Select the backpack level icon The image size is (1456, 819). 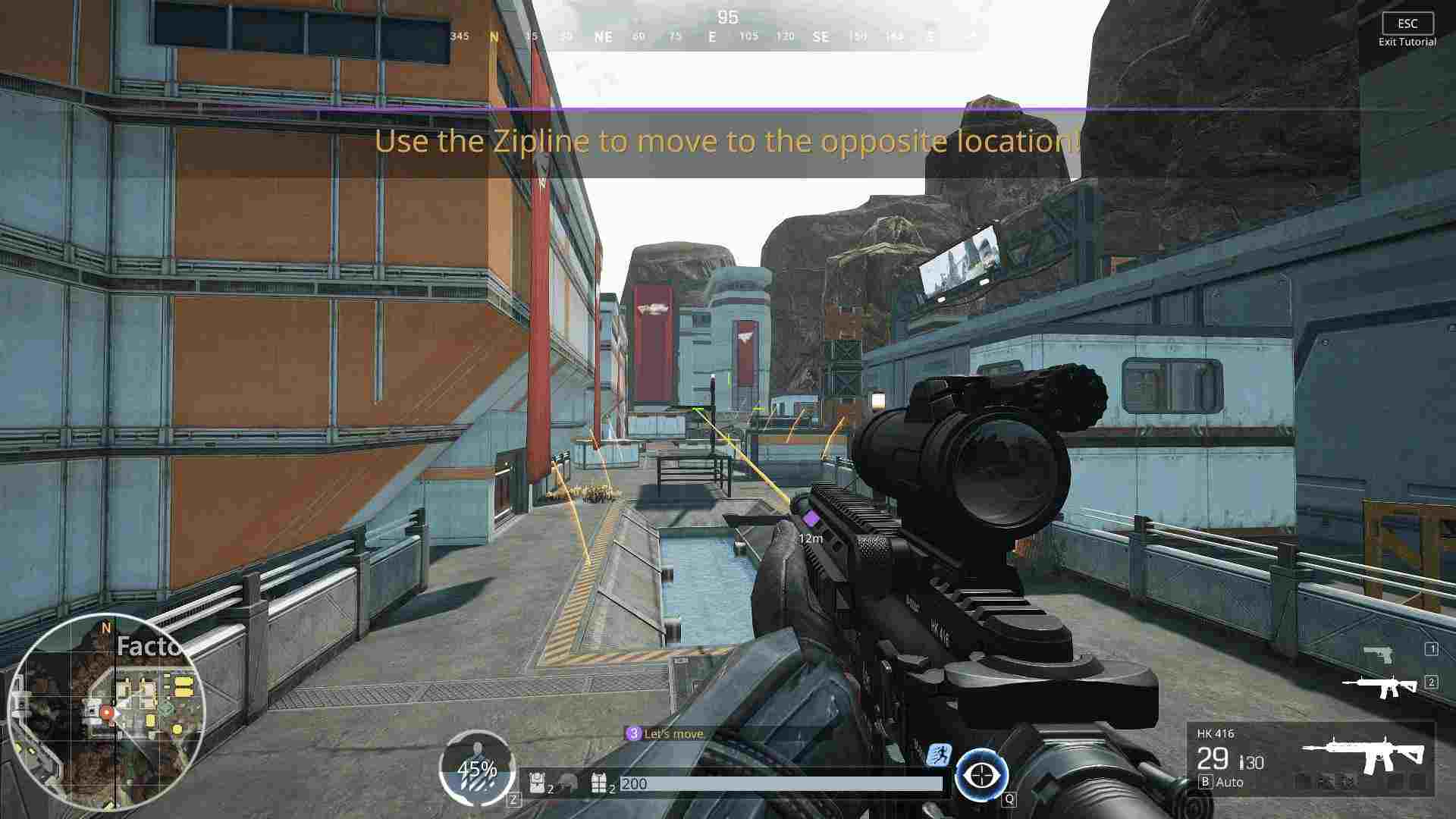(538, 783)
